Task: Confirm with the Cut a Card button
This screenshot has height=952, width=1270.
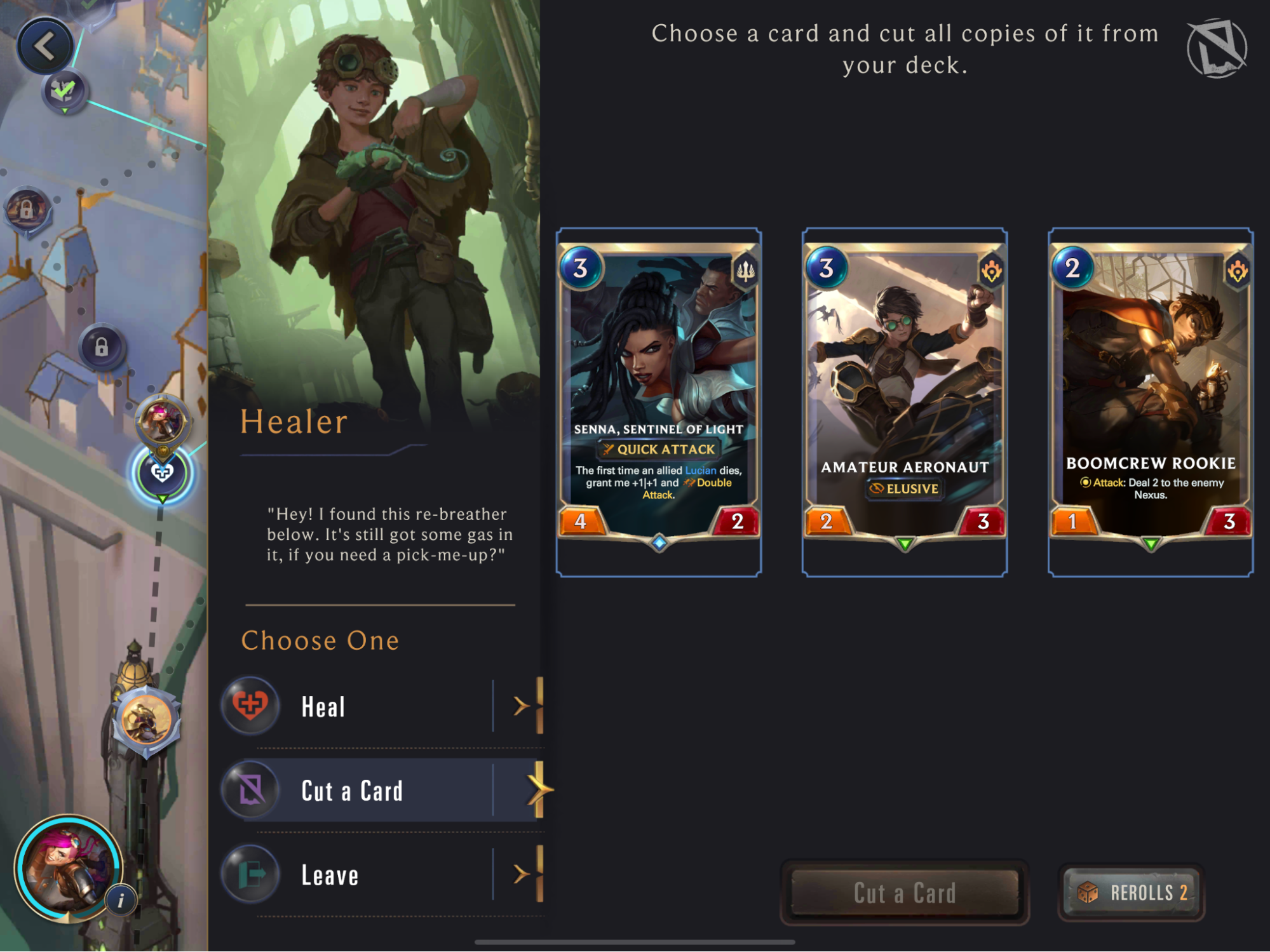Action: point(905,893)
